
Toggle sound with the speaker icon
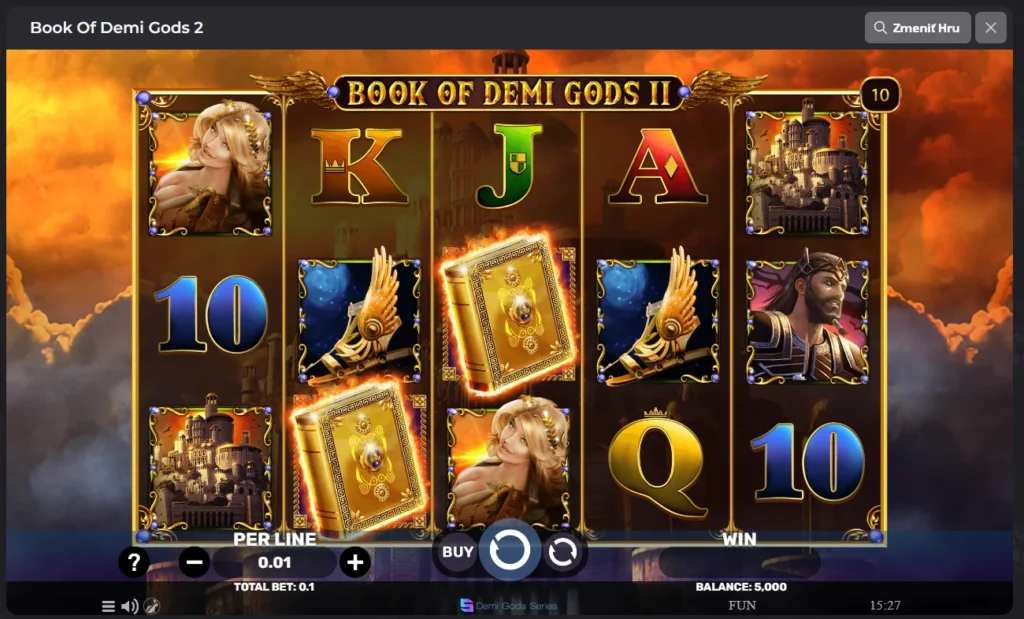pos(129,606)
